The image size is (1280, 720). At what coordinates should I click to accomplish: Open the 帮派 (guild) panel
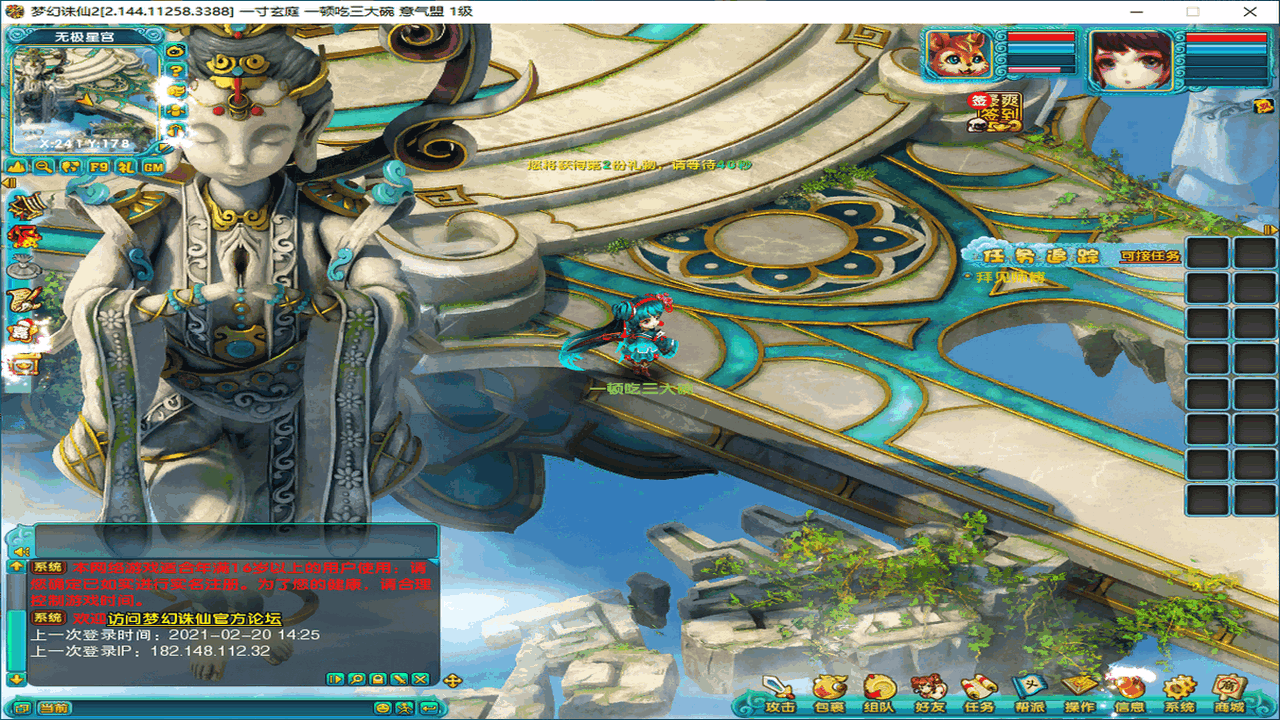coord(1028,692)
